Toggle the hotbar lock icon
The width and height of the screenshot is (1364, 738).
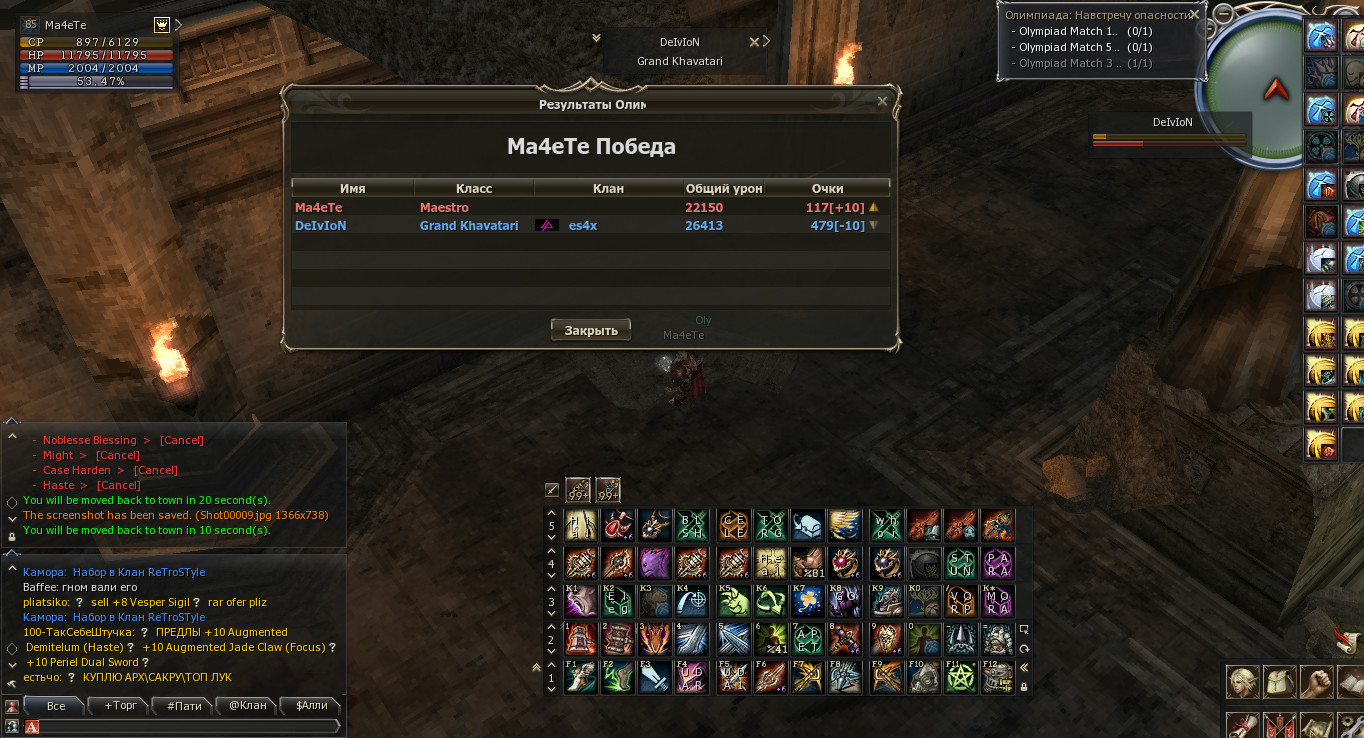tap(1023, 687)
